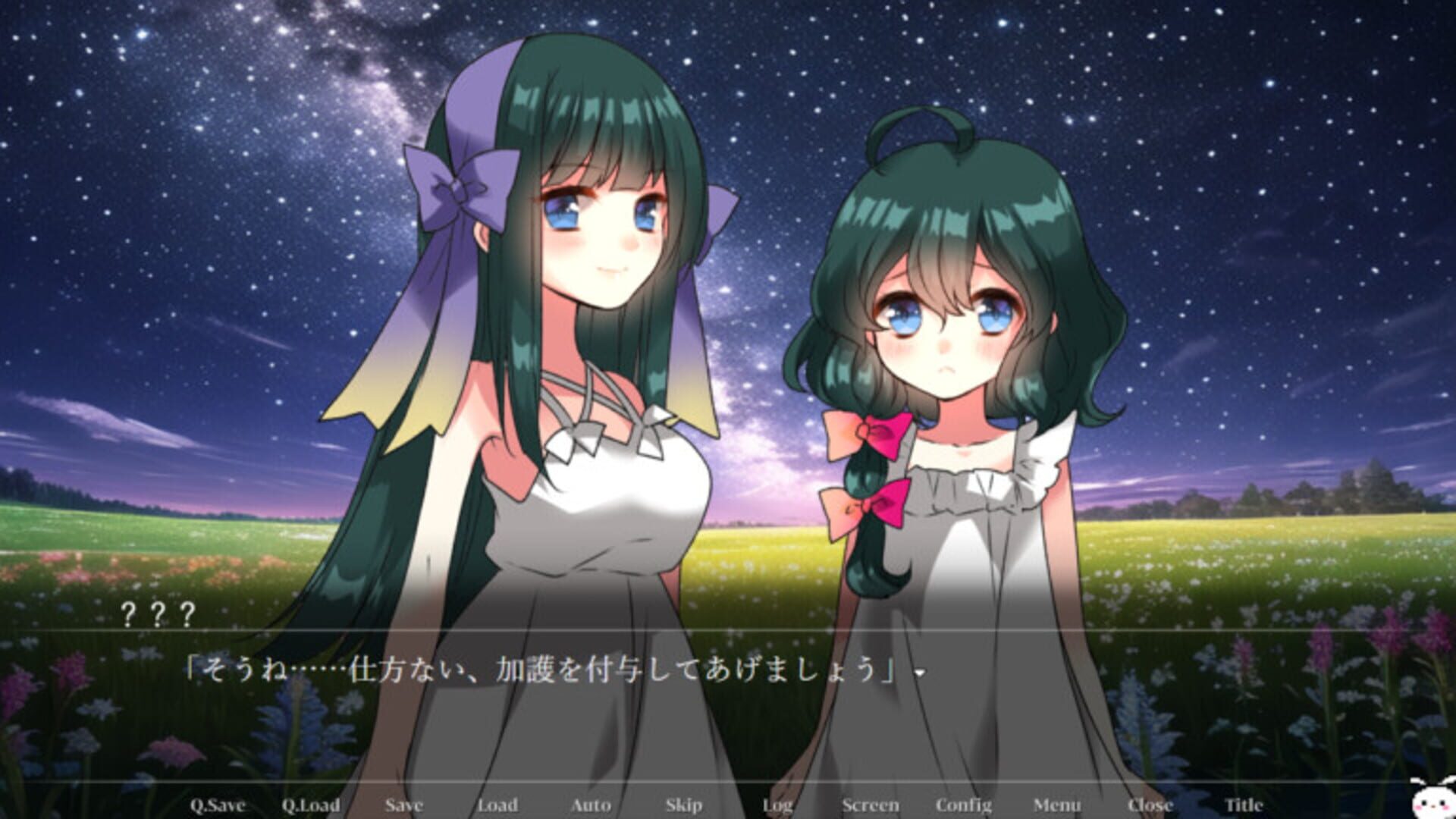Click Q.Load to quick-load the game

pyautogui.click(x=311, y=806)
